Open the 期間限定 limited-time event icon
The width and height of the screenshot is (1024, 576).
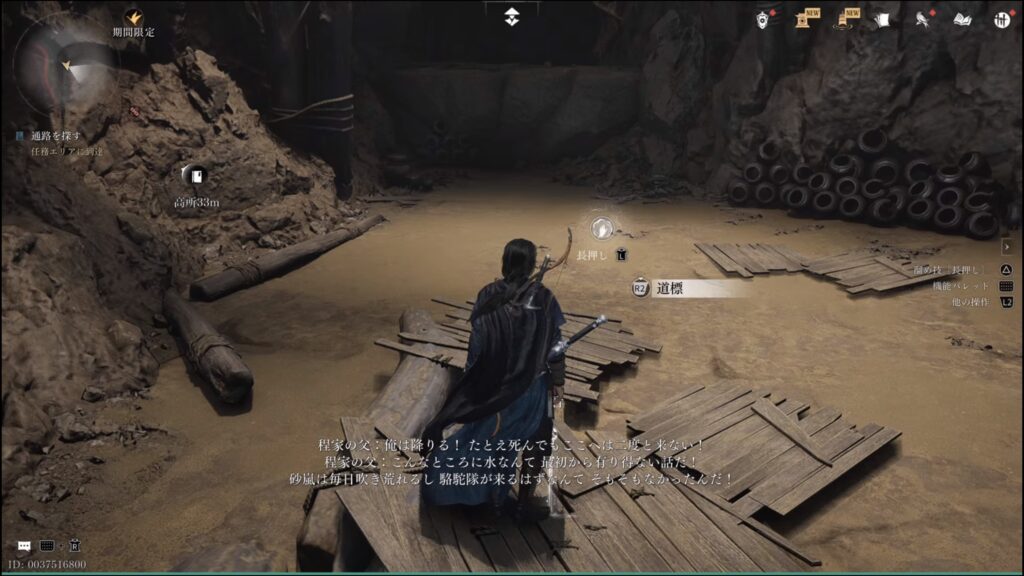133,18
